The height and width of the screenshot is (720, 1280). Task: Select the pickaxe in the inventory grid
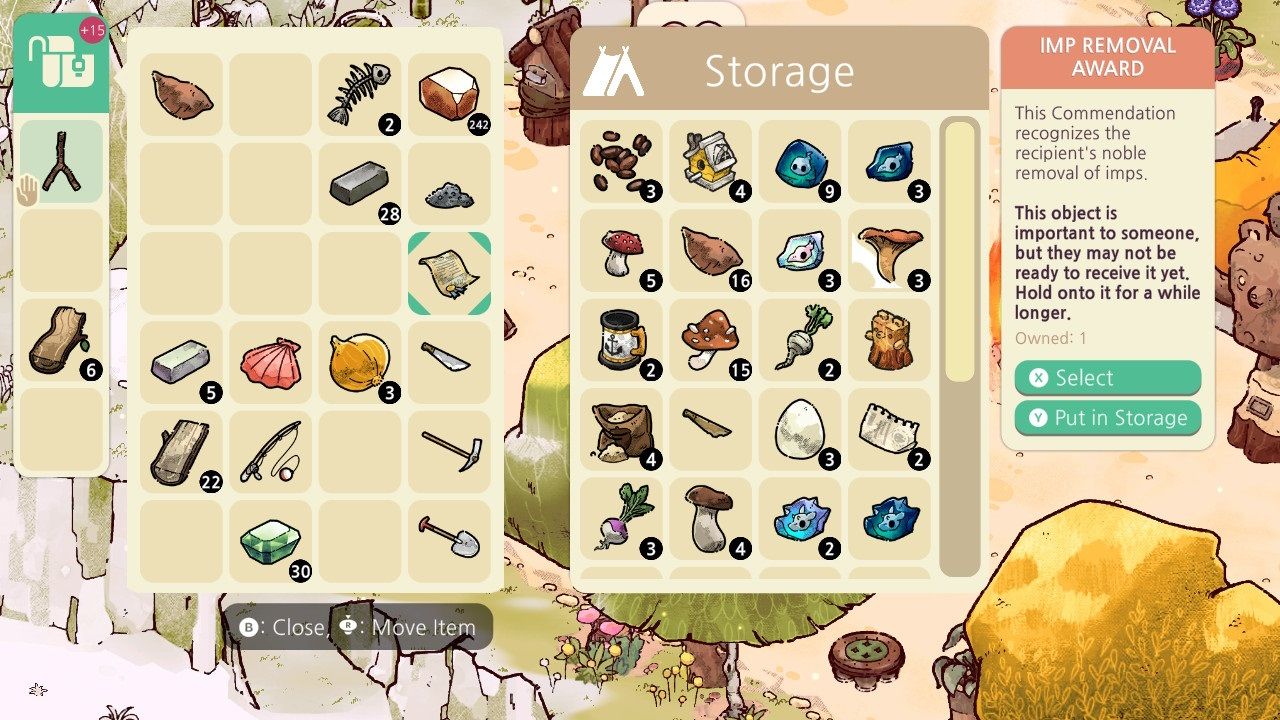coord(448,447)
